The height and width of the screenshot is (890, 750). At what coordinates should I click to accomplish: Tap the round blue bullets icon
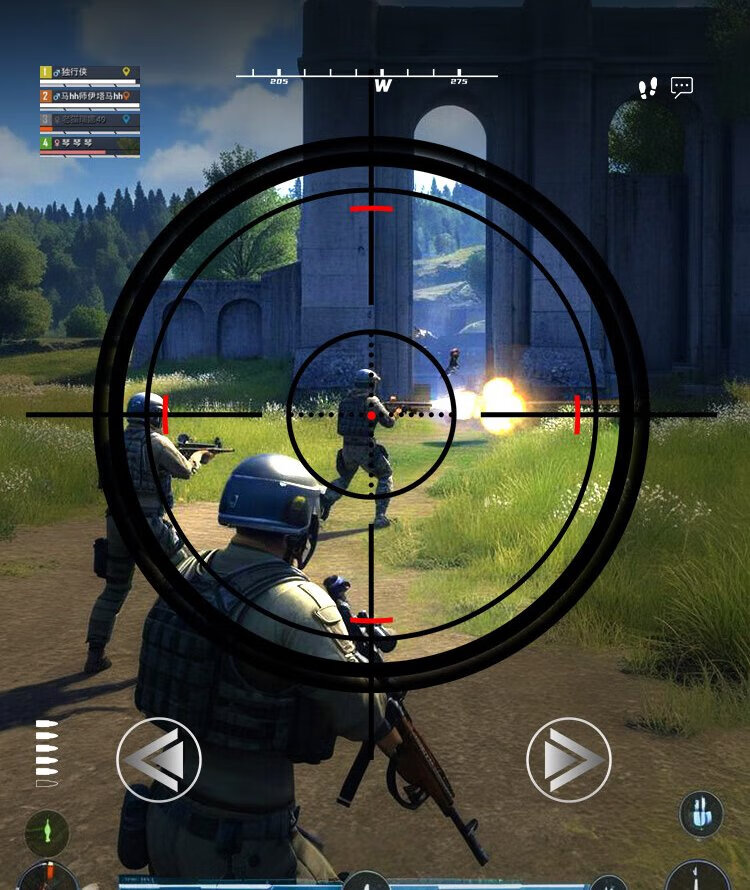click(x=701, y=814)
